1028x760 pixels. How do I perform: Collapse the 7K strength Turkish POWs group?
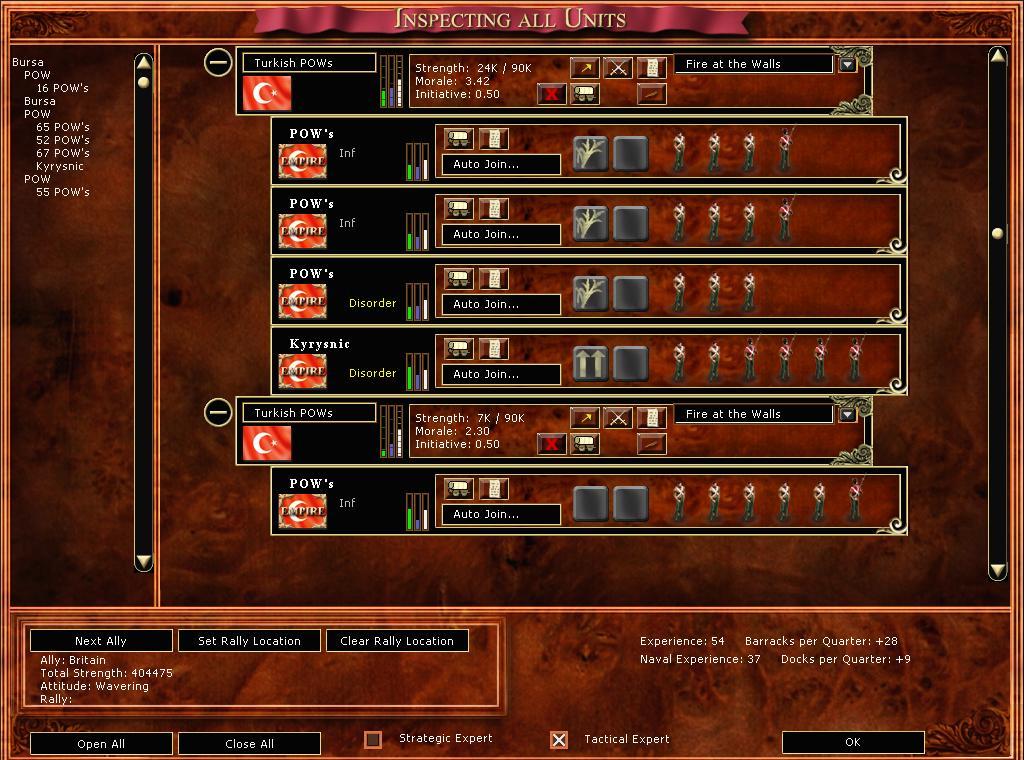pos(218,412)
